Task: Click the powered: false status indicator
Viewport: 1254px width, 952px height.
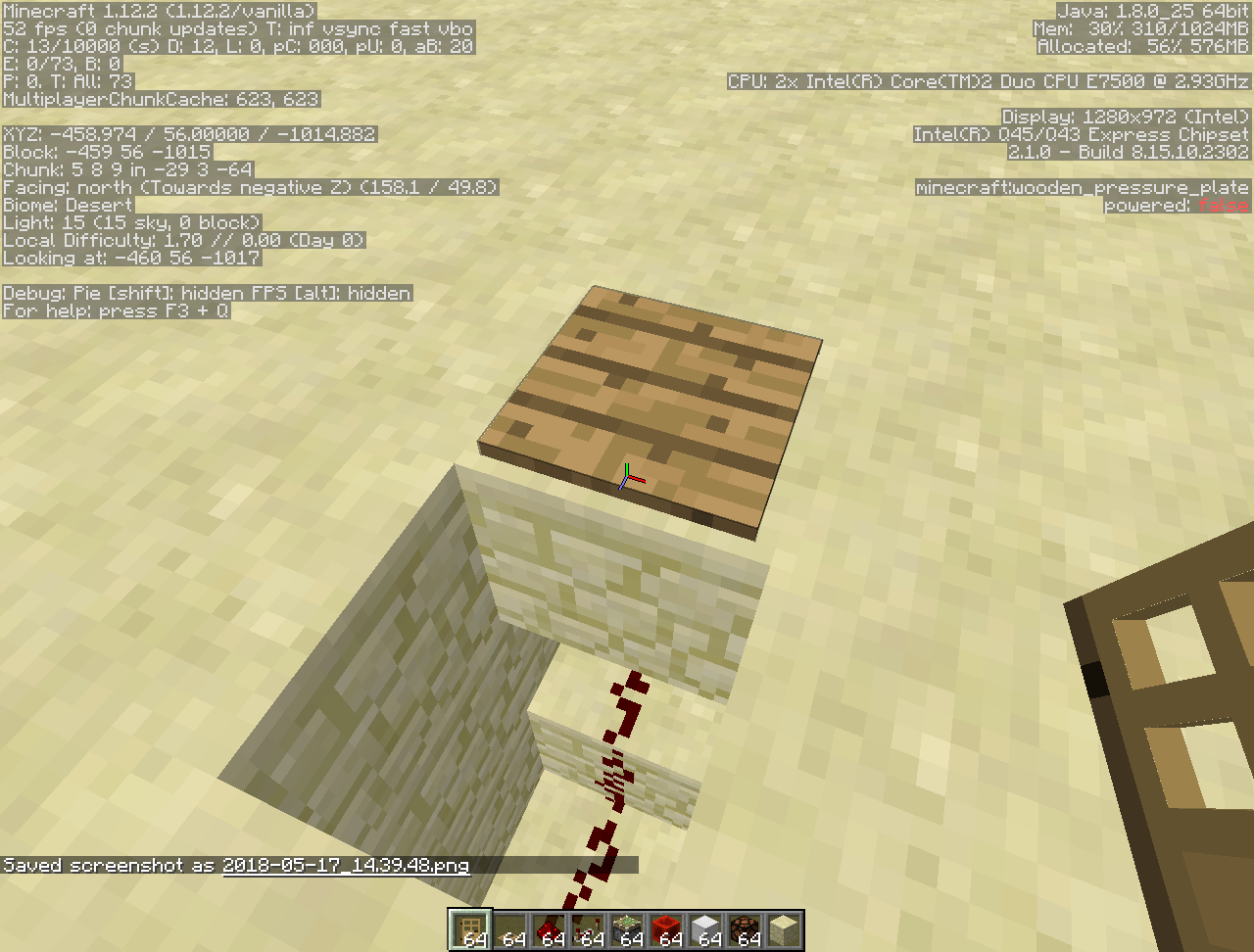Action: coord(1176,205)
